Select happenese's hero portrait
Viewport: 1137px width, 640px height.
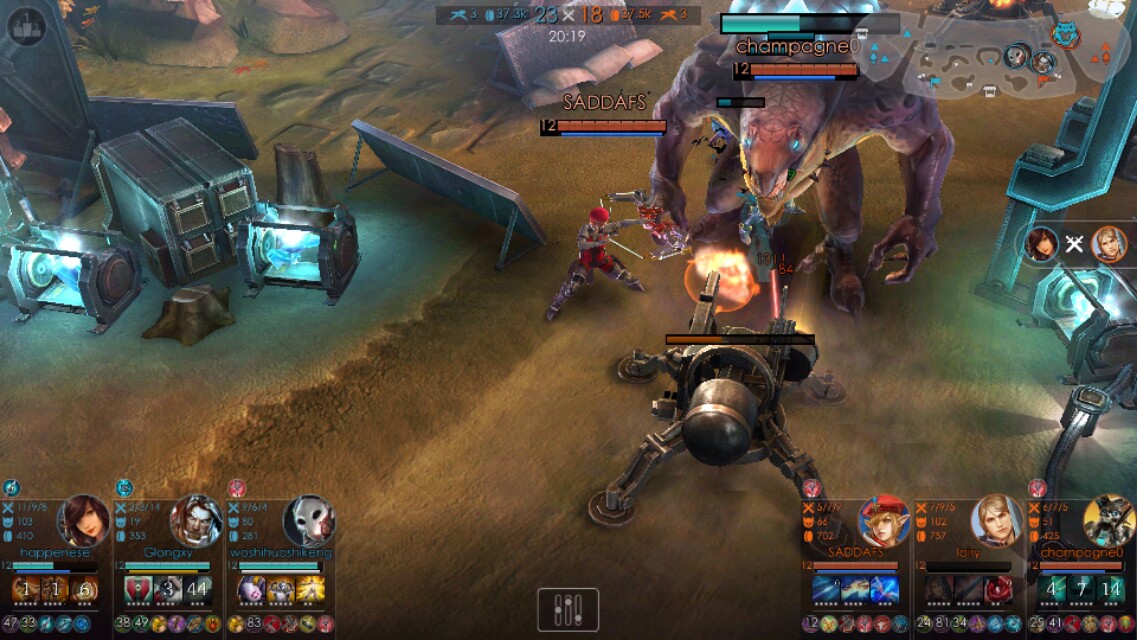83,520
